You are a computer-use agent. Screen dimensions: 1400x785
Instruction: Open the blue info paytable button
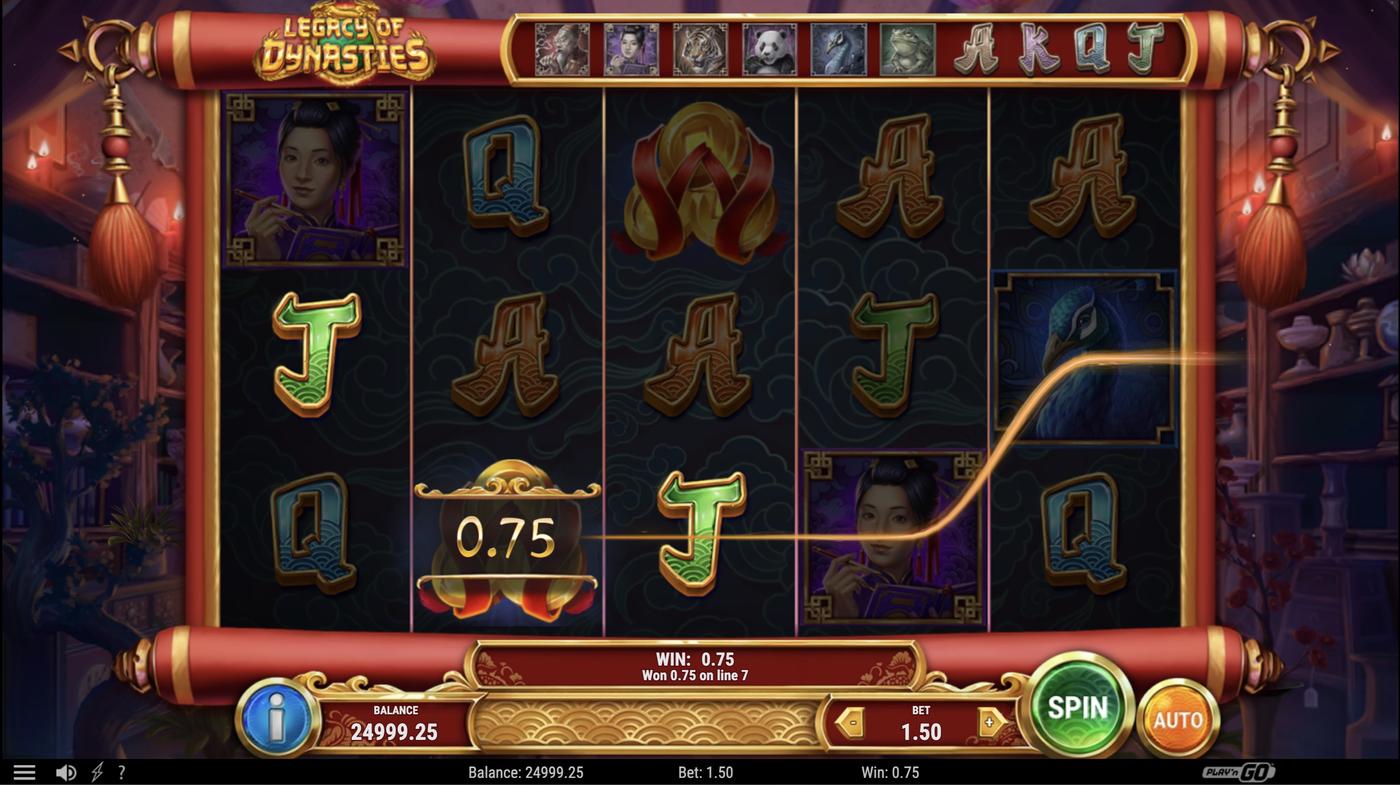tap(277, 718)
